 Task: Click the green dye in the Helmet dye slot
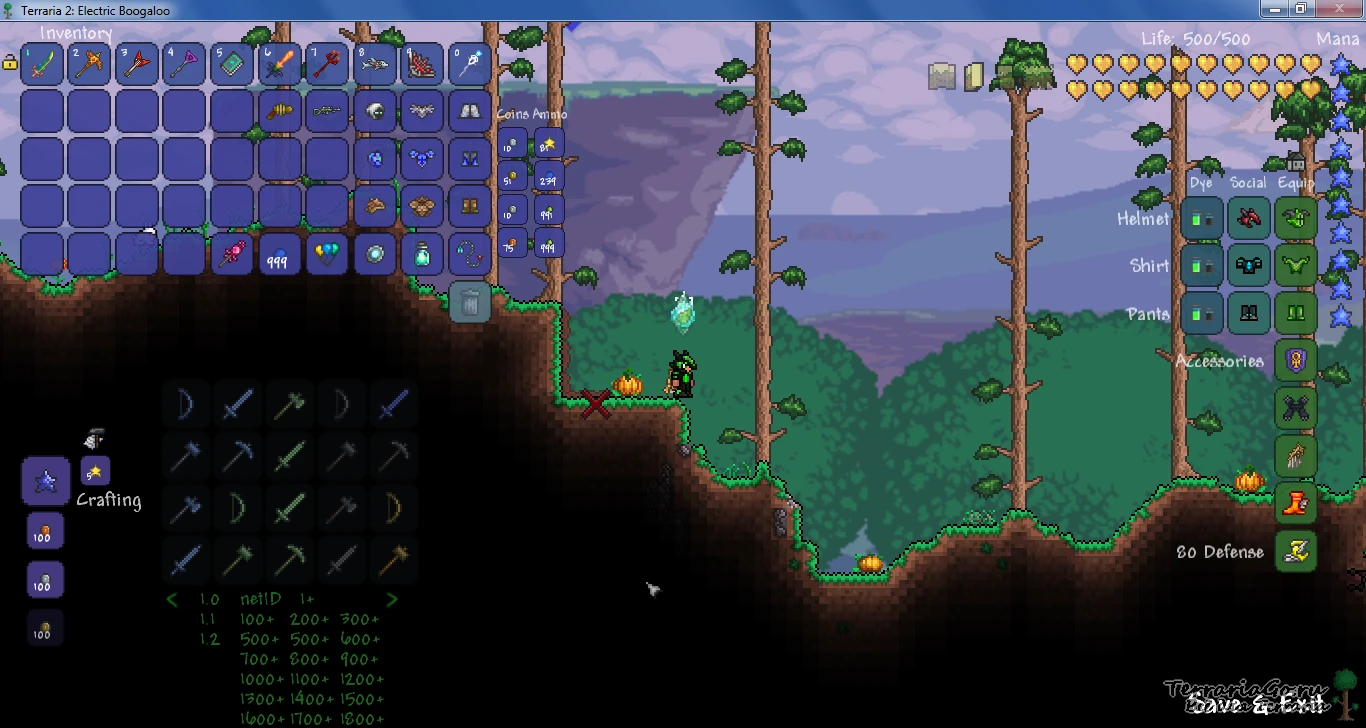(x=1200, y=218)
